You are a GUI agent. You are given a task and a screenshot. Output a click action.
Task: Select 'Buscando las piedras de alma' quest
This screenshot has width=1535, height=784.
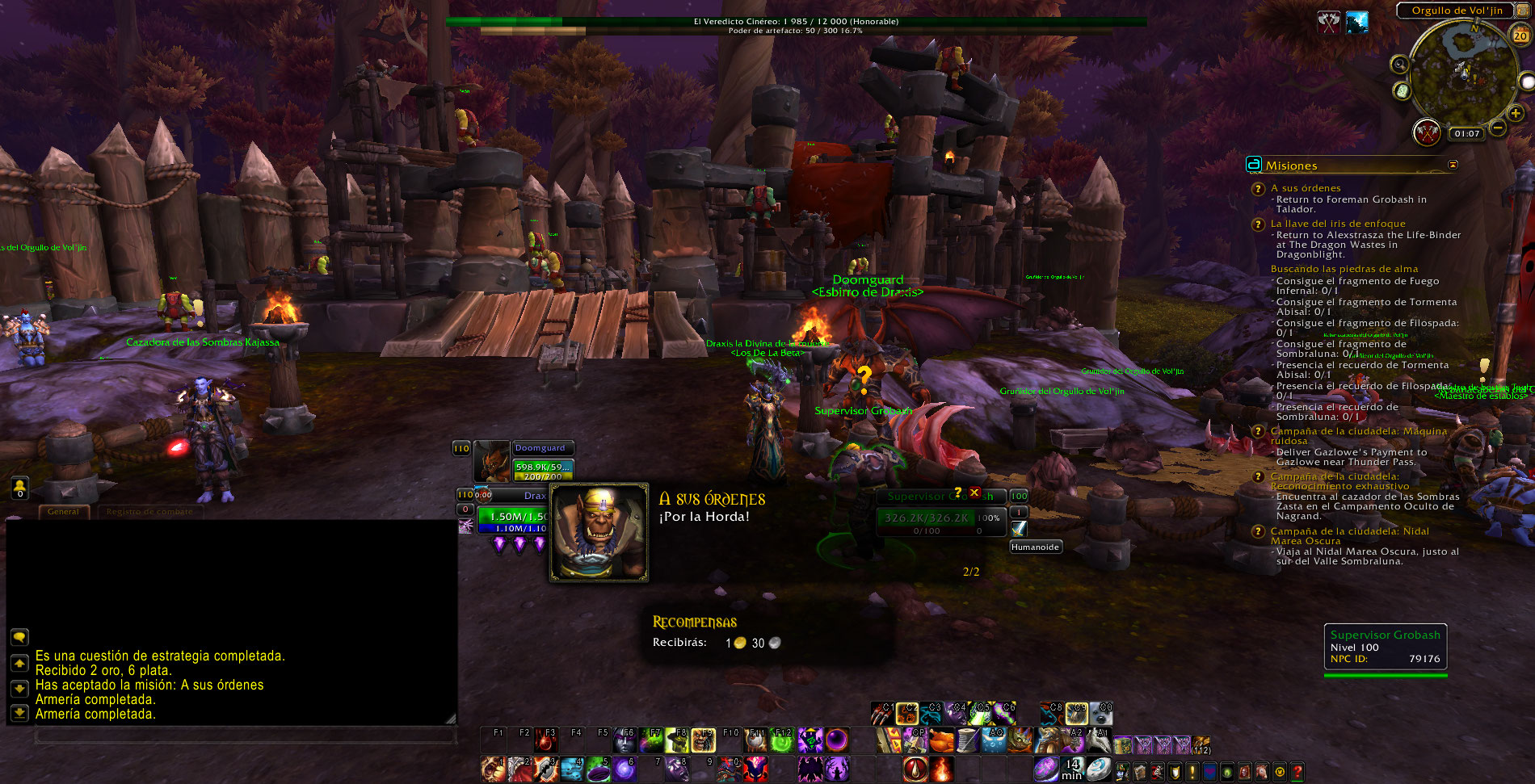1344,269
